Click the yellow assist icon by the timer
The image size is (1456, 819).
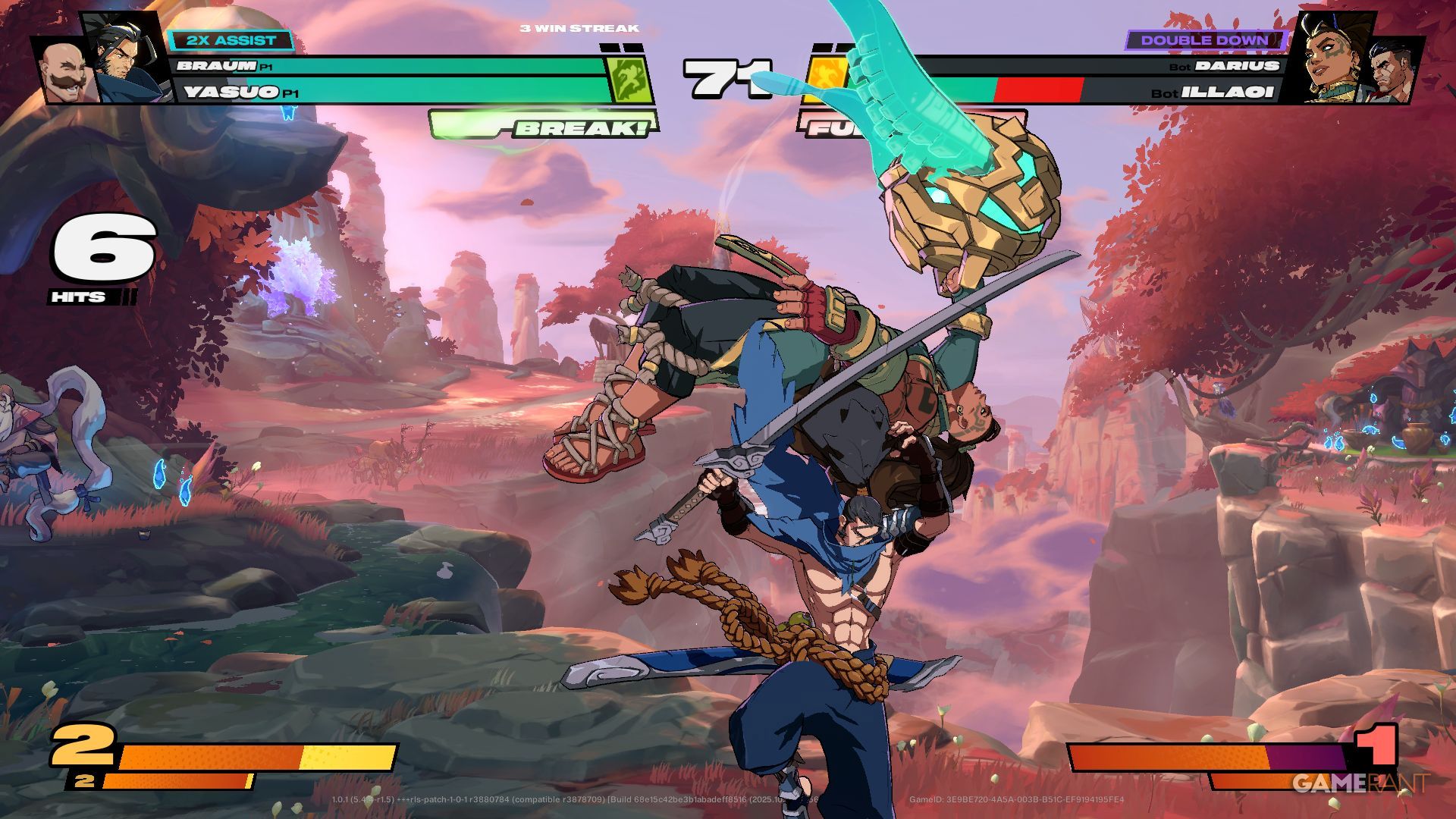click(x=822, y=79)
